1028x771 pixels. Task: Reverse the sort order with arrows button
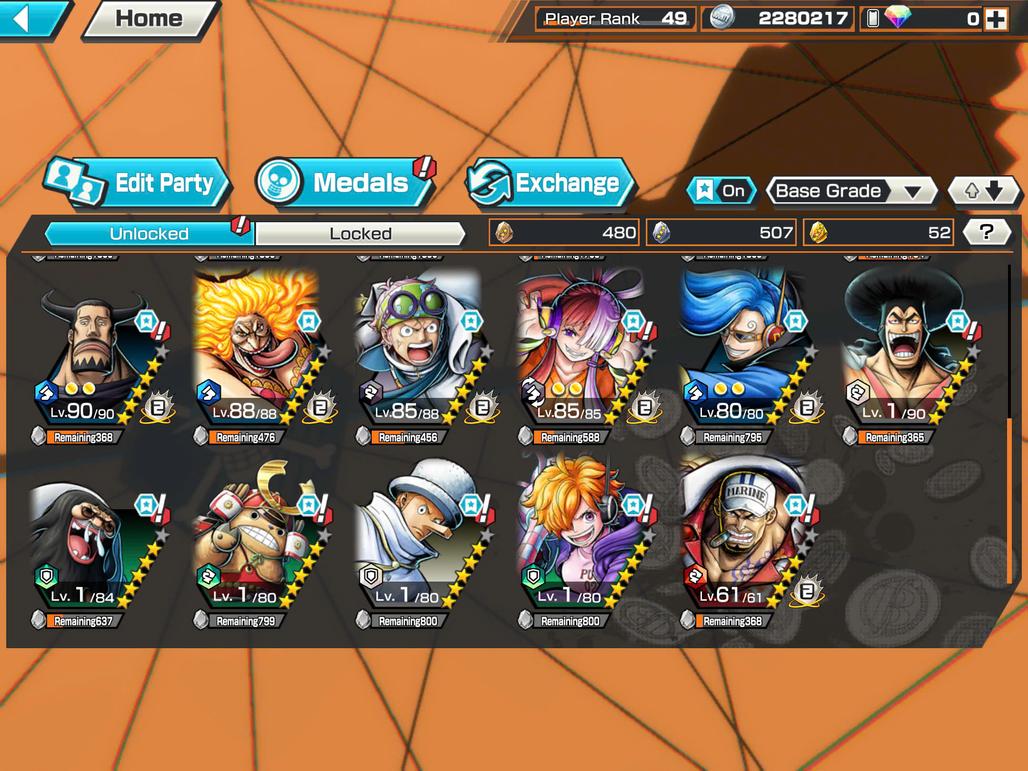(984, 190)
